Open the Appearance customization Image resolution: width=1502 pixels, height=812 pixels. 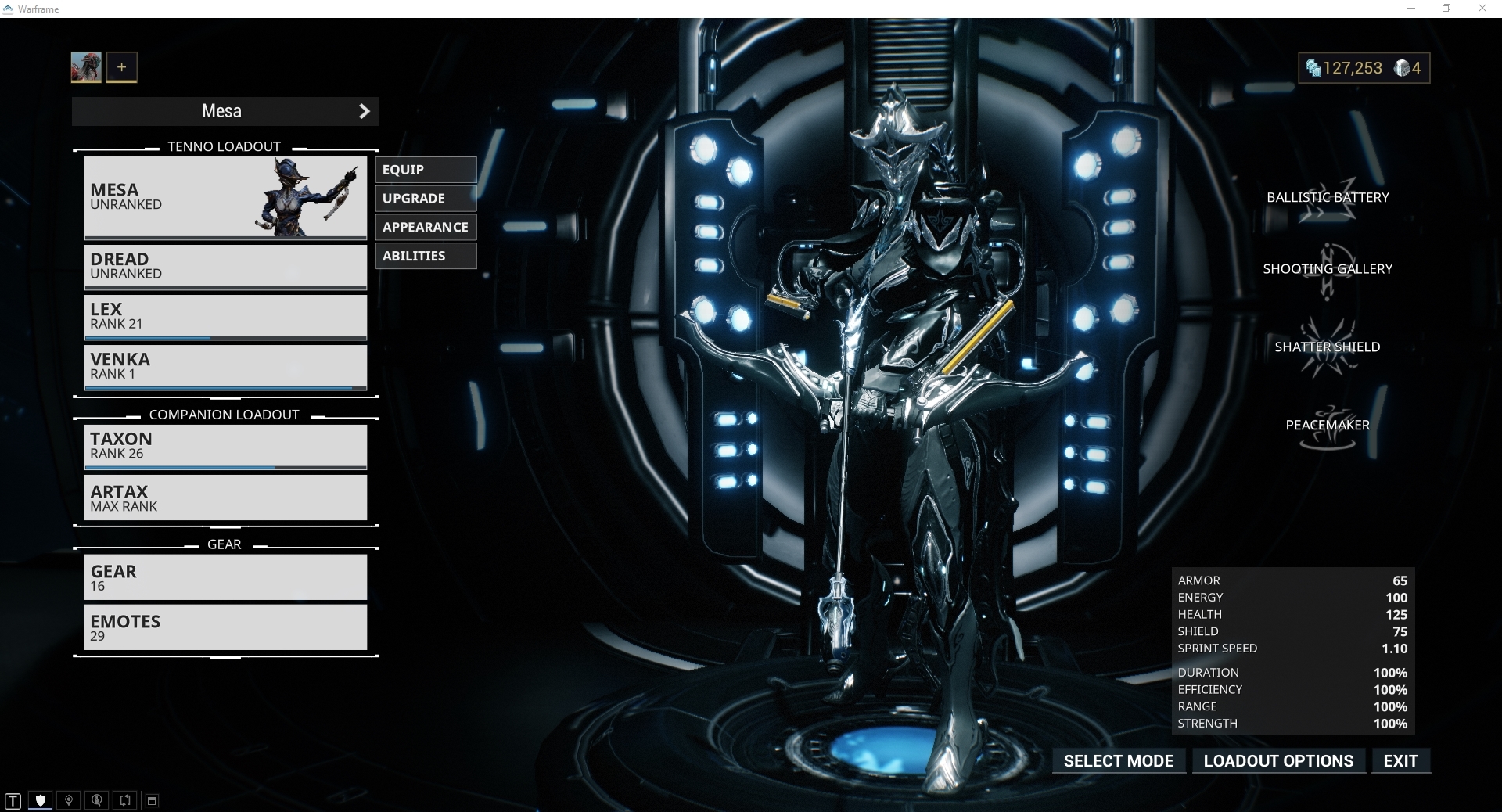pyautogui.click(x=426, y=228)
